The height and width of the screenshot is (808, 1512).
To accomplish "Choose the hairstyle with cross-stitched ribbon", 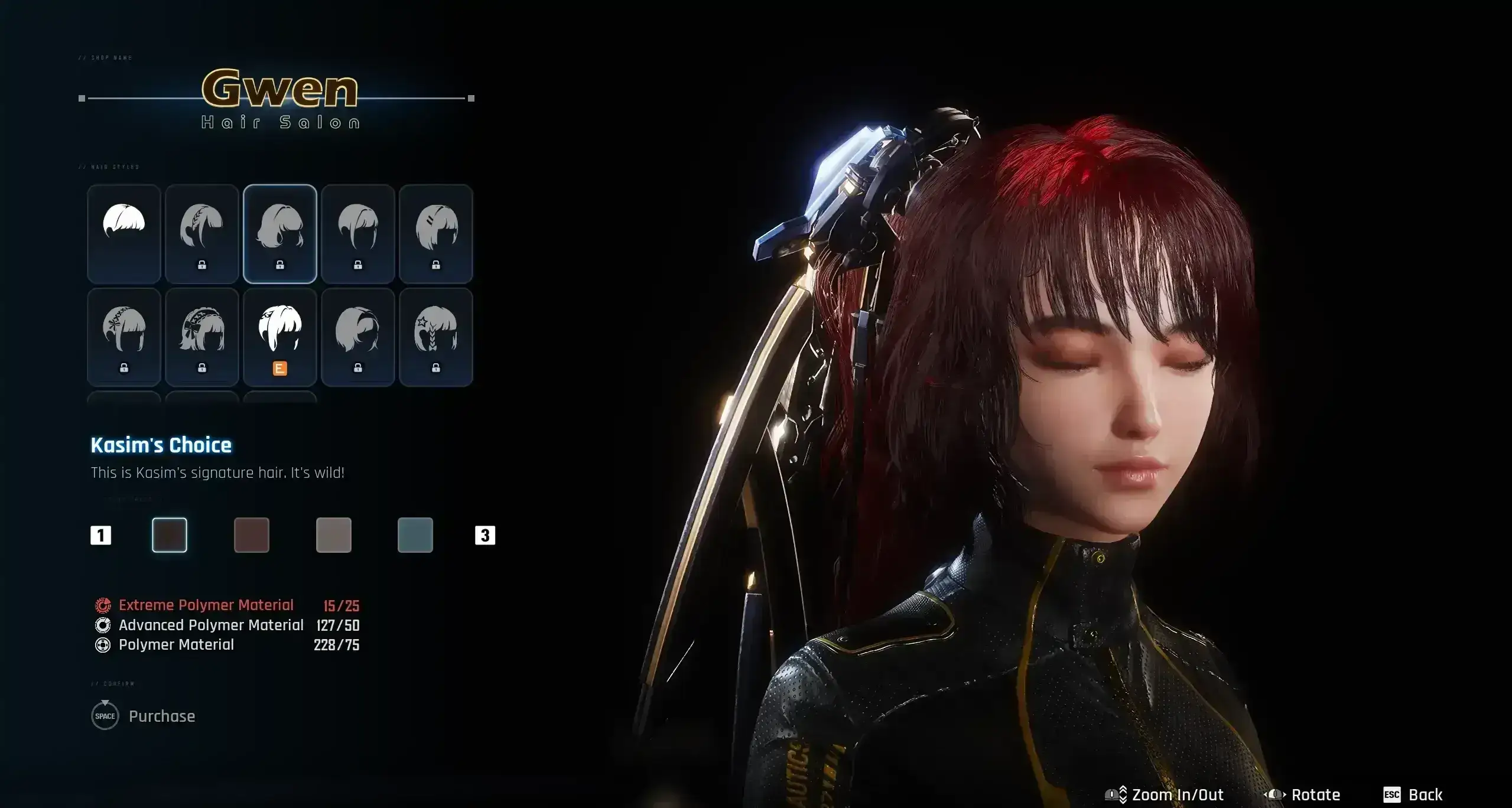I will [124, 337].
